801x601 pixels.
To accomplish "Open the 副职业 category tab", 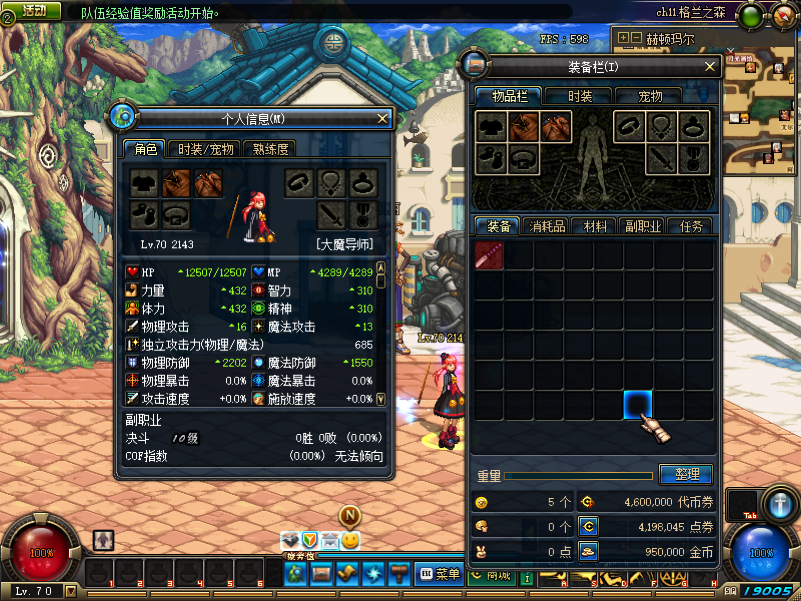I will (642, 226).
